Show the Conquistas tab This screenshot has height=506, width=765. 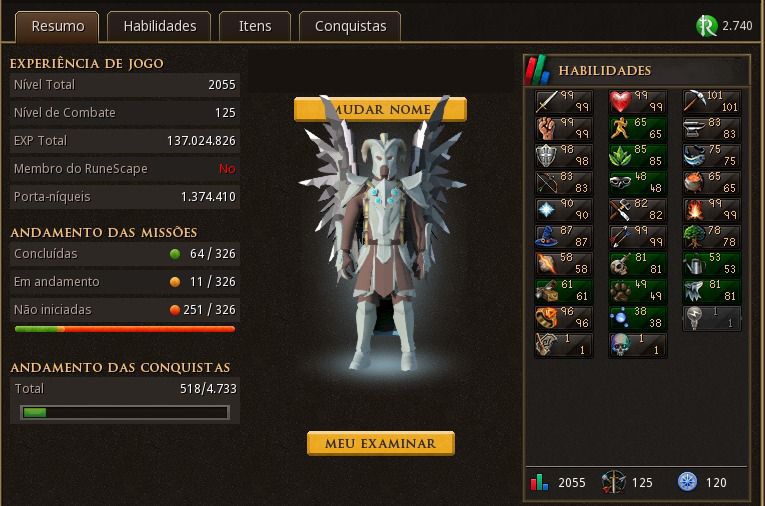click(350, 26)
